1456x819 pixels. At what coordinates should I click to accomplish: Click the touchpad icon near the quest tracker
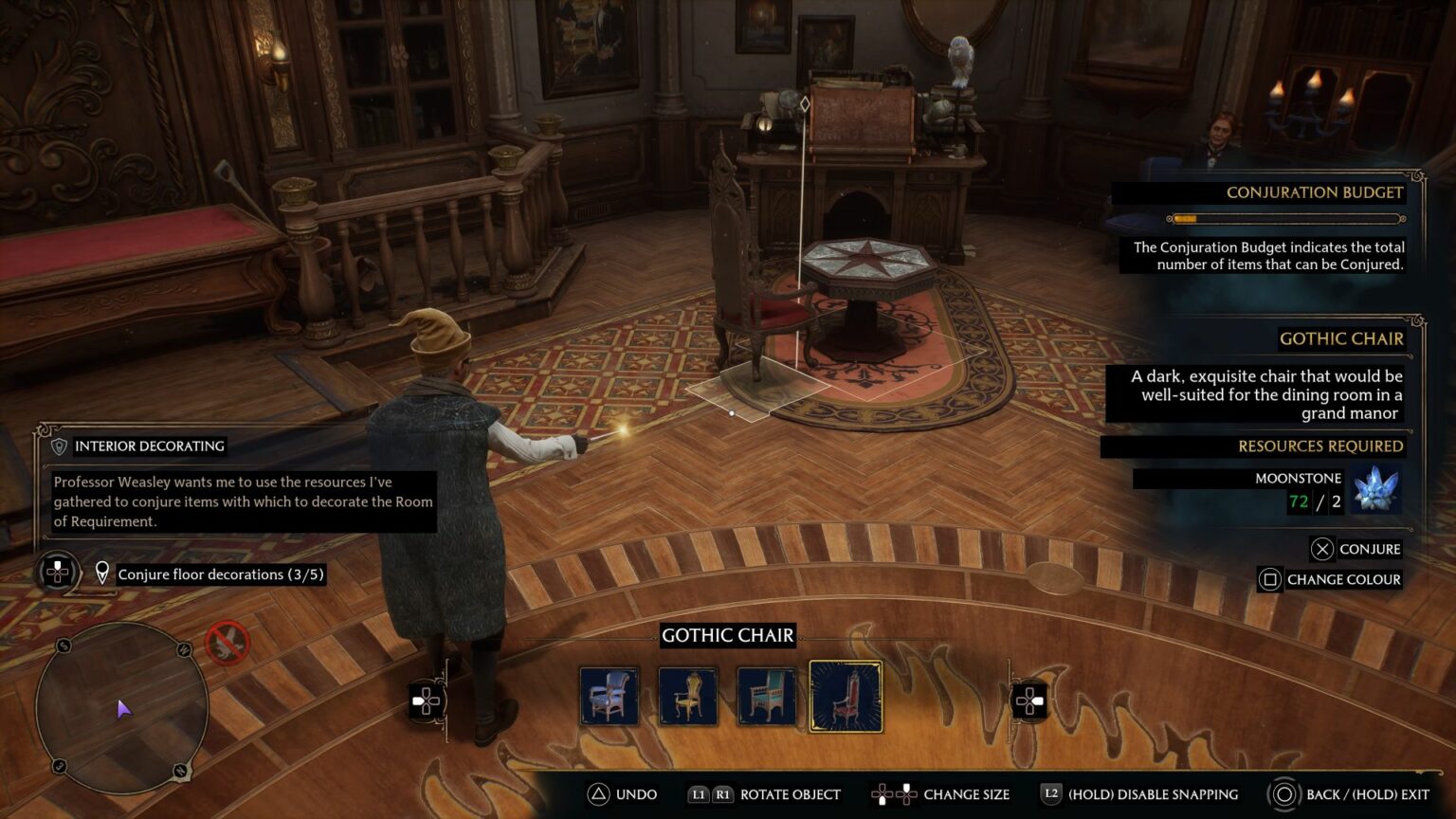pyautogui.click(x=58, y=571)
